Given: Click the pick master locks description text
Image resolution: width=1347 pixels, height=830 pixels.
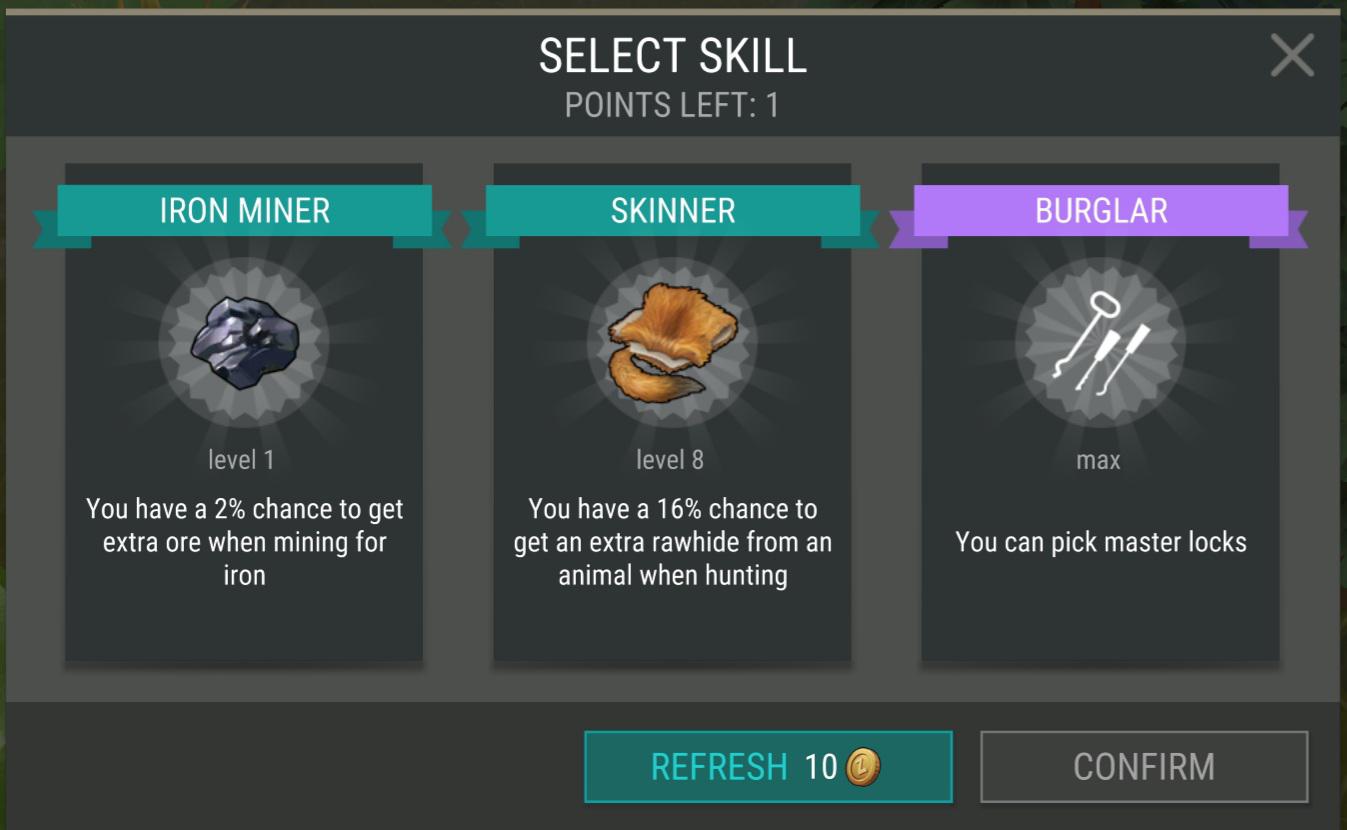Looking at the screenshot, I should tap(1099, 542).
